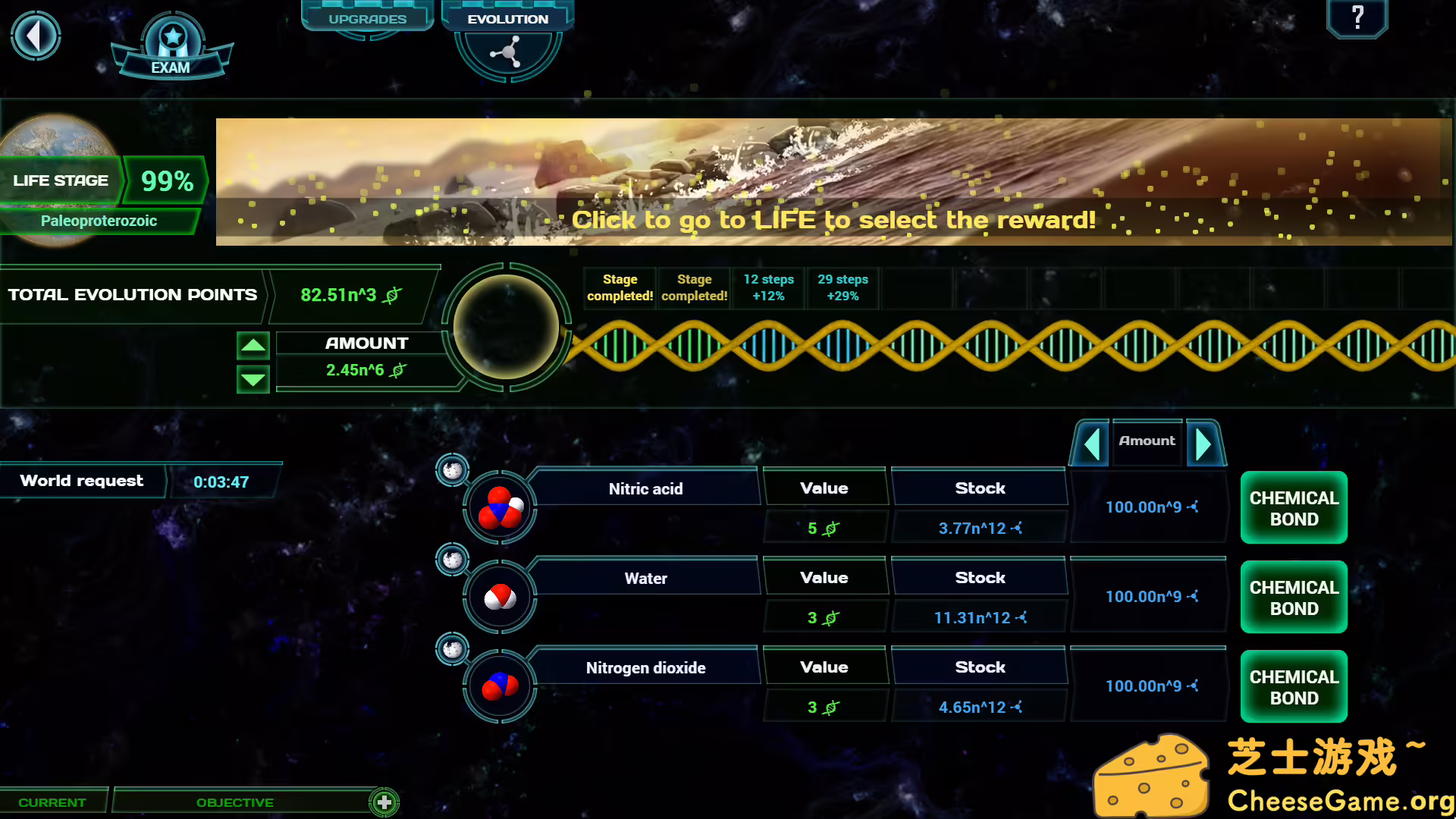Click the right arrow beside Amount
The height and width of the screenshot is (819, 1456).
click(1204, 444)
